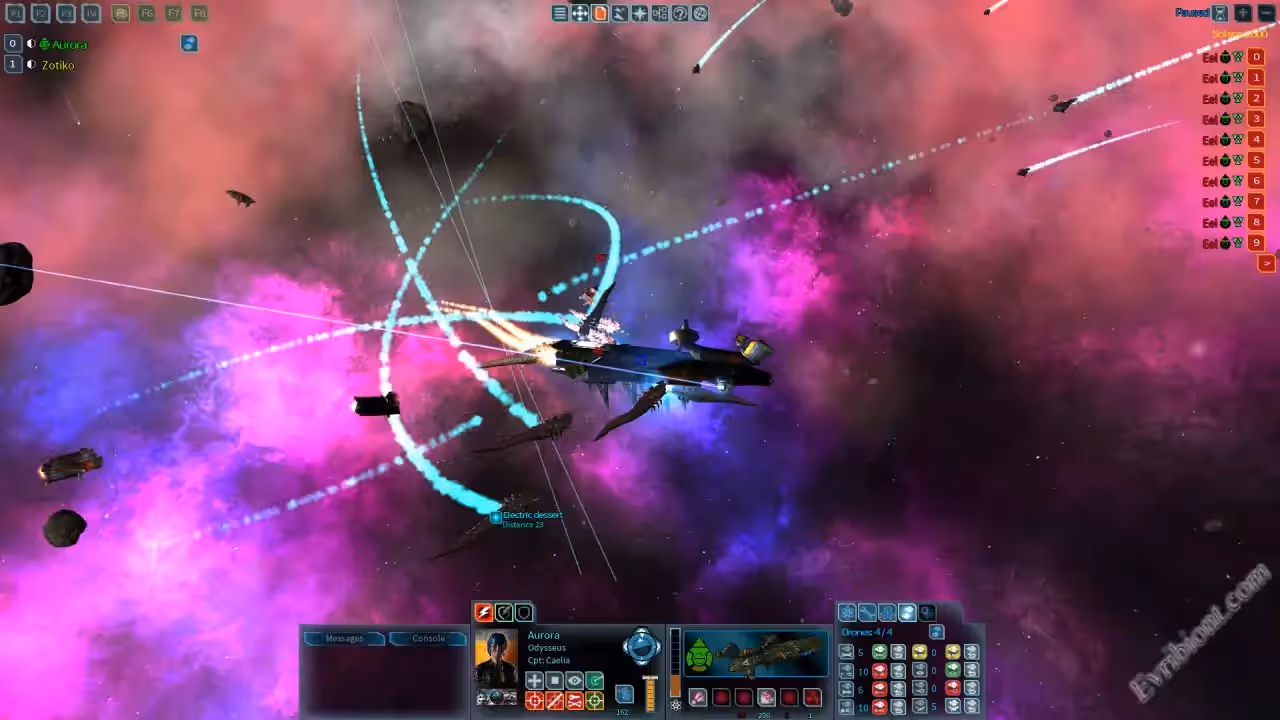Open the Messages tab
The height and width of the screenshot is (720, 1280).
344,638
